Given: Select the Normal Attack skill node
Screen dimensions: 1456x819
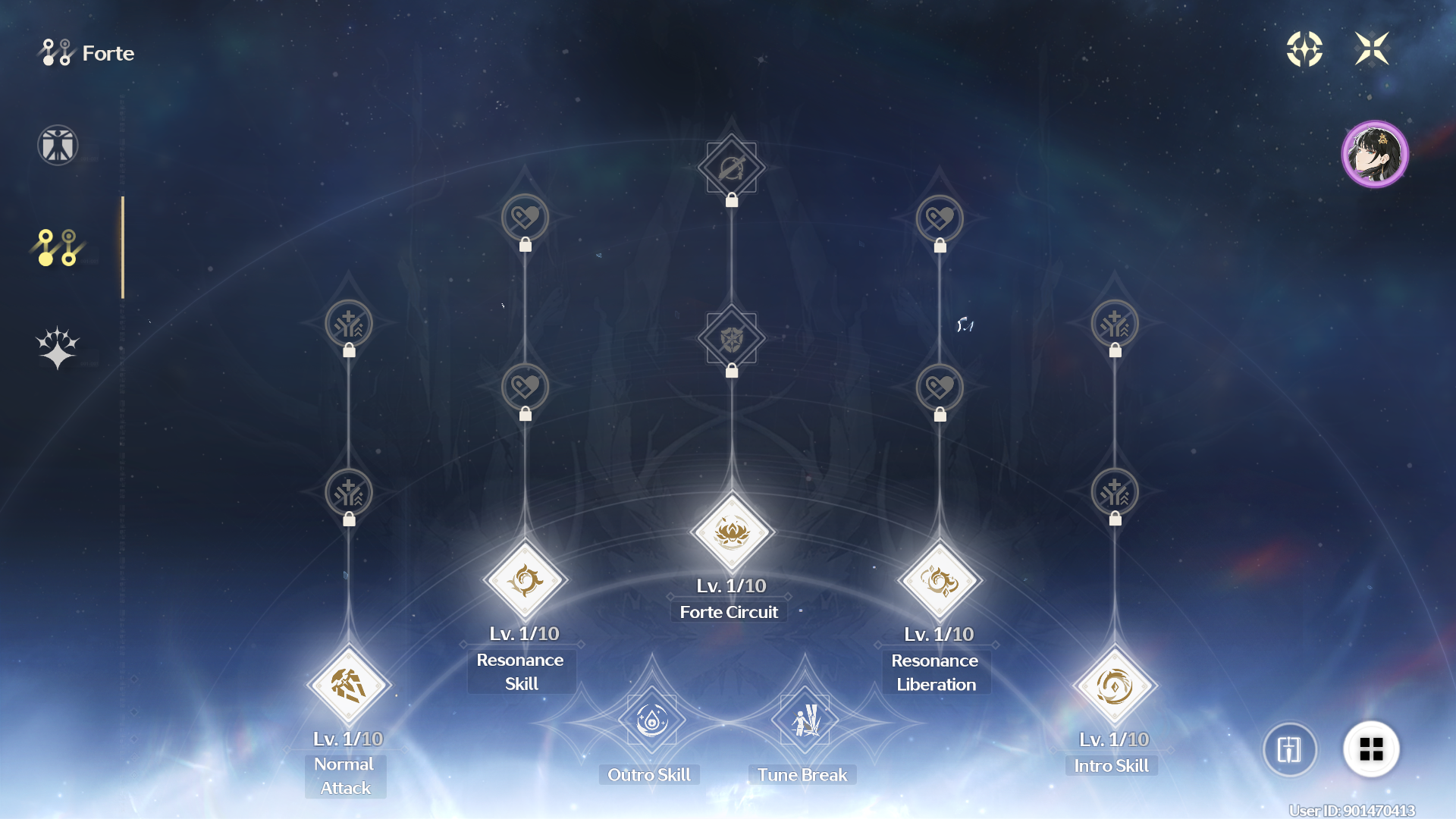Looking at the screenshot, I should (348, 683).
